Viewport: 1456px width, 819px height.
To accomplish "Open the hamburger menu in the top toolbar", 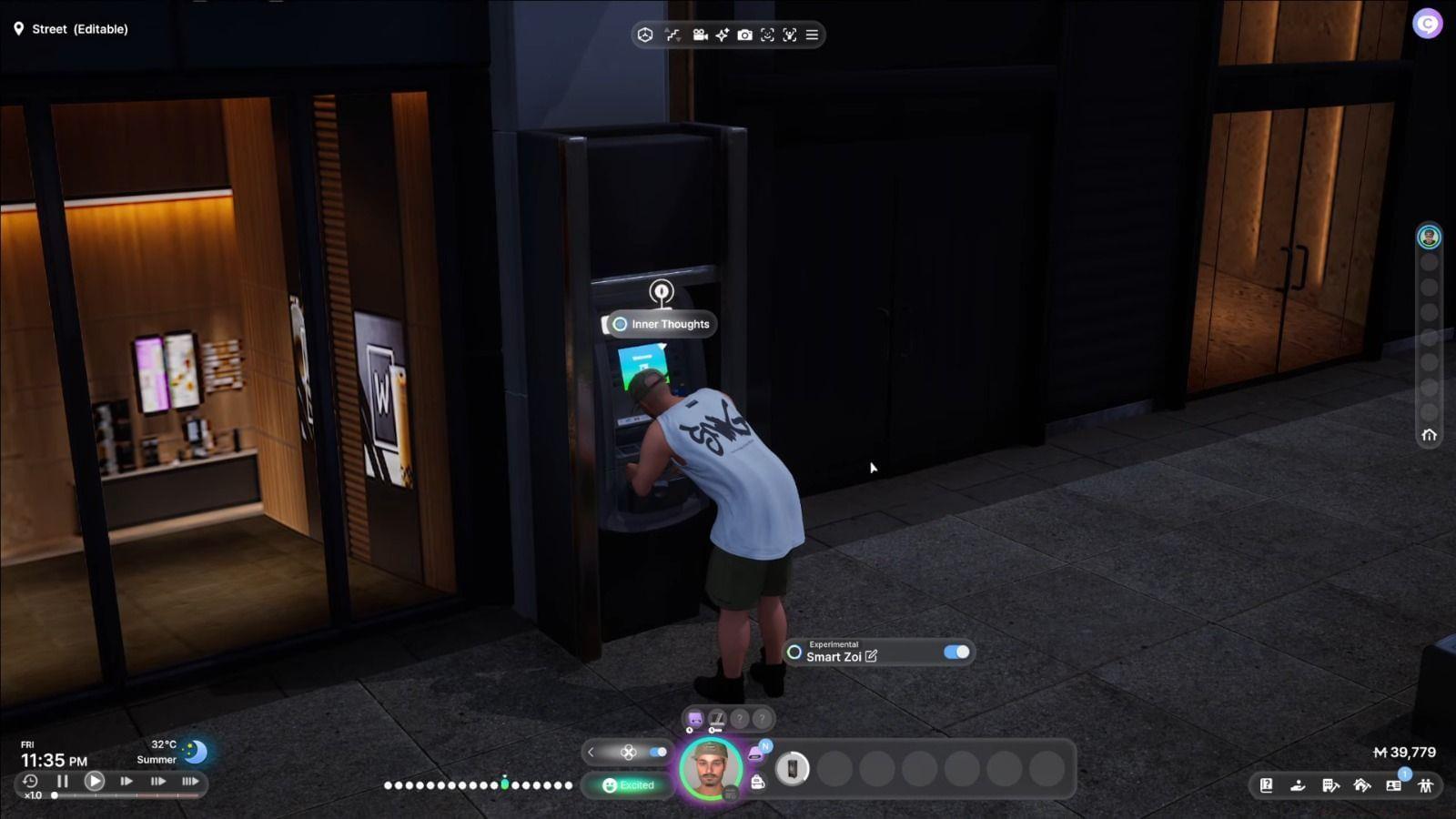I will point(813,35).
